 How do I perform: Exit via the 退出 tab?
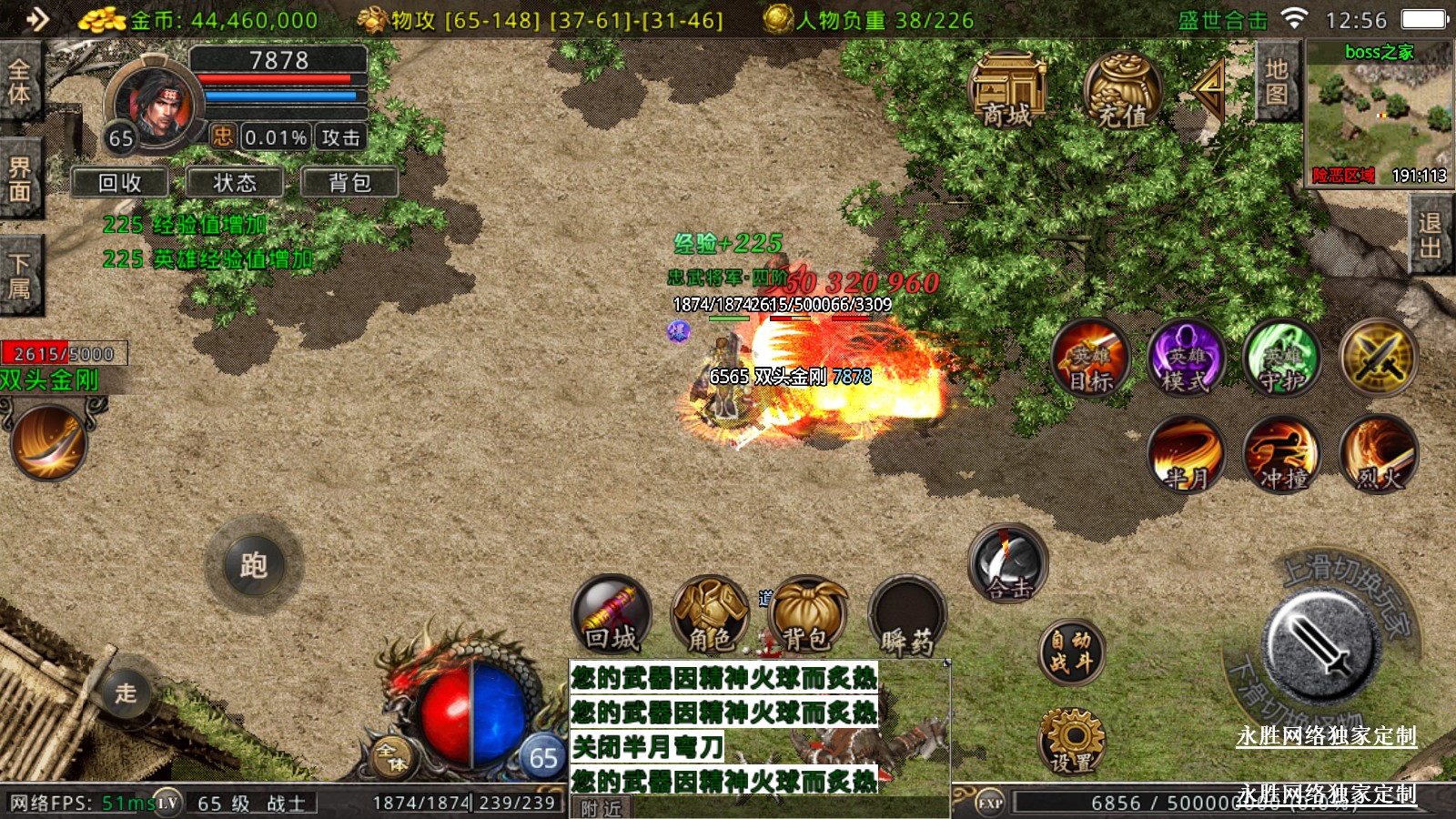pyautogui.click(x=1430, y=236)
